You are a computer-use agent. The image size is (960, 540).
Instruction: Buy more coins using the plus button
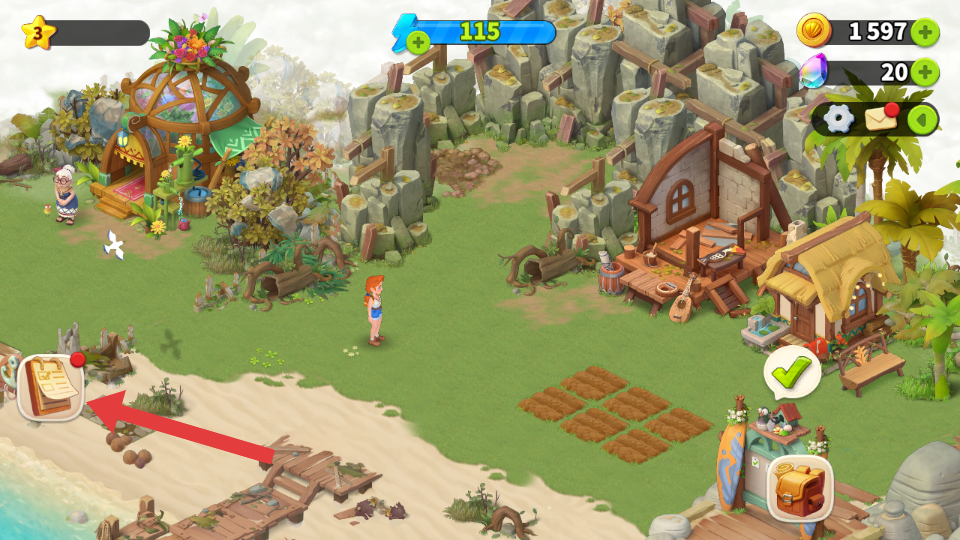(x=925, y=32)
